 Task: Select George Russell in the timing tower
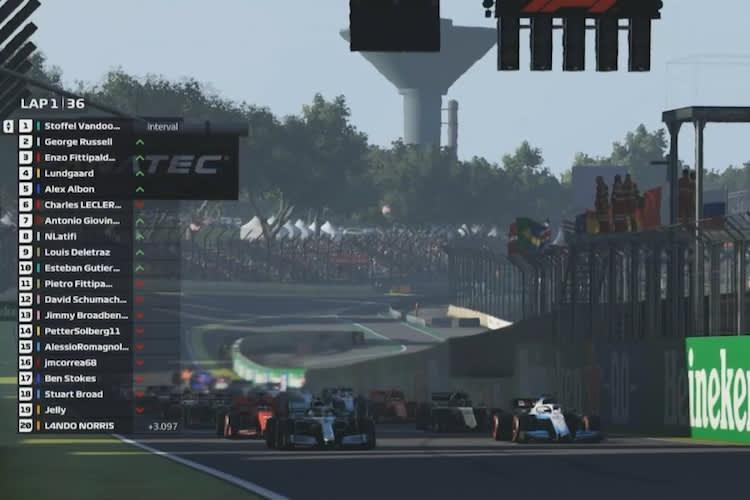[x=80, y=142]
